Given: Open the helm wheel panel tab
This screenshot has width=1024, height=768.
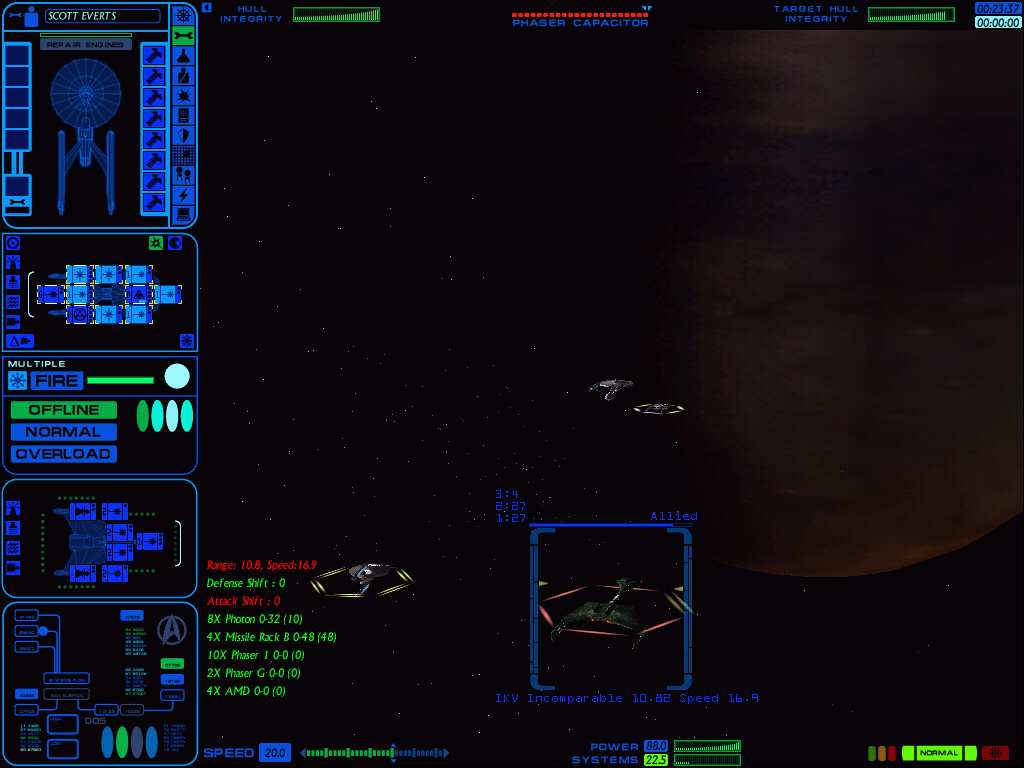Looking at the screenshot, I should [183, 15].
